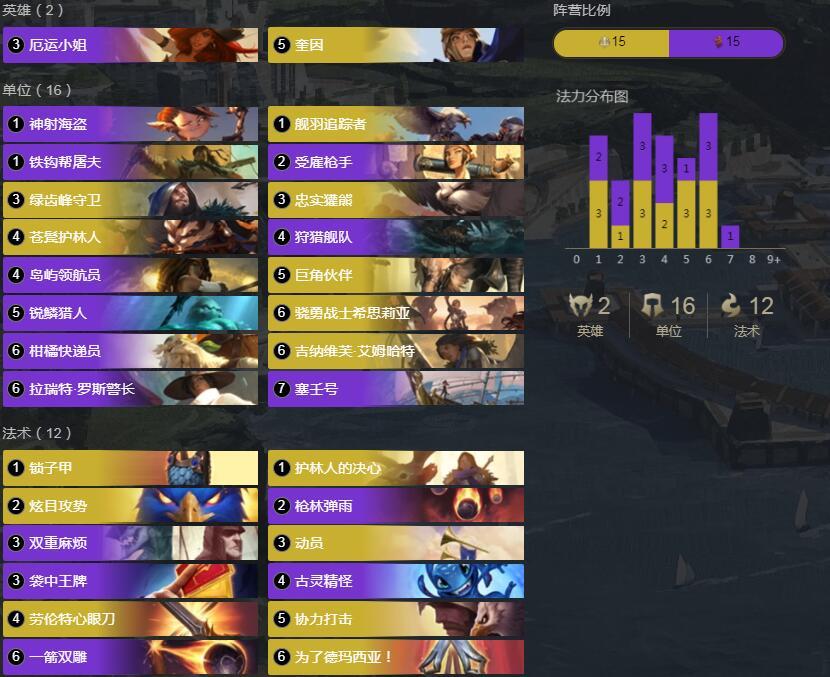
Task: View the 柑橘快递员 unit card
Action: click(x=130, y=351)
